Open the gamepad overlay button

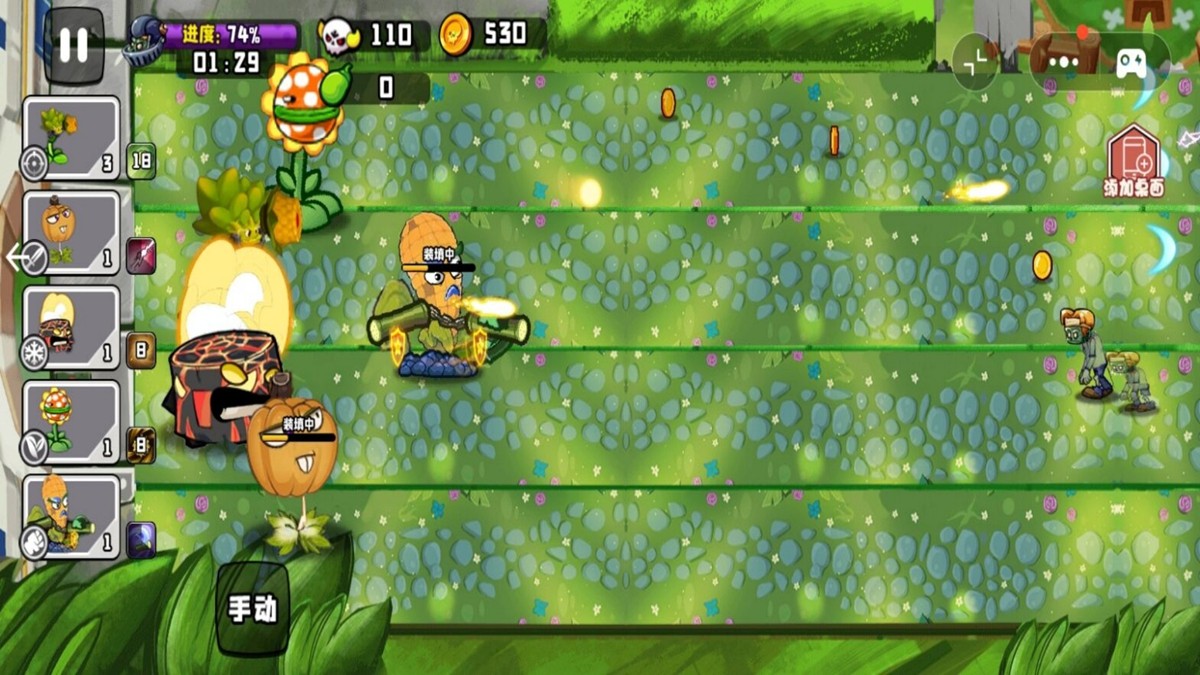[x=1132, y=63]
